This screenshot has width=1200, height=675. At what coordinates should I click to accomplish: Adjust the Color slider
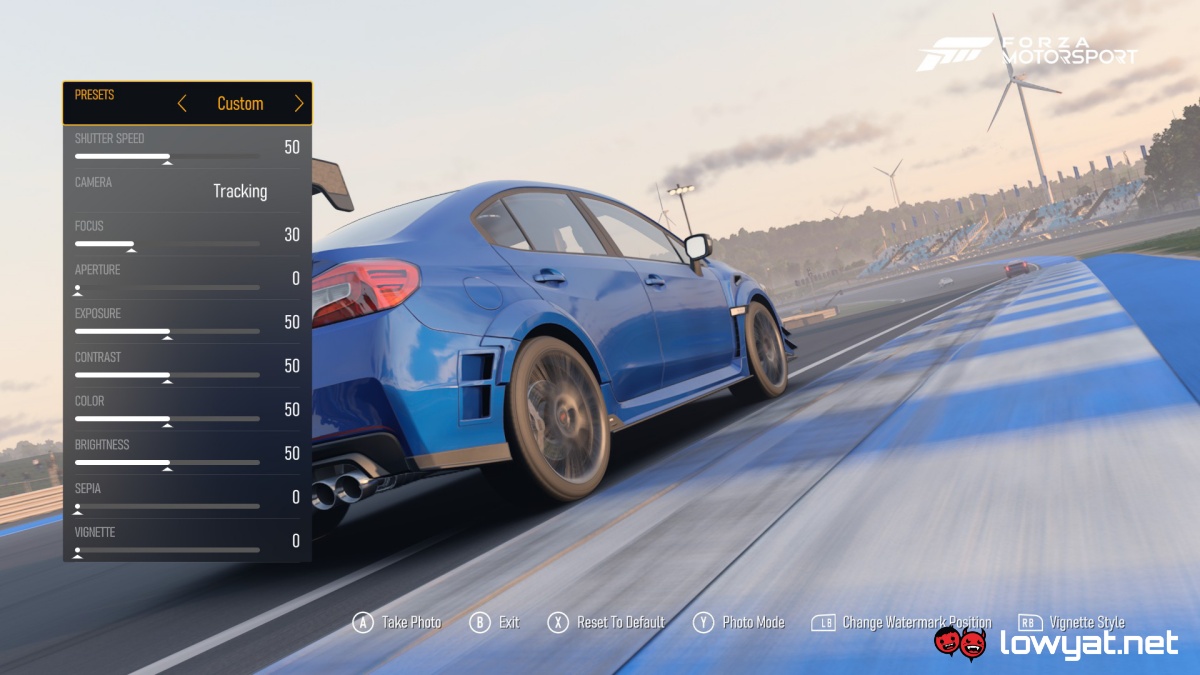167,419
